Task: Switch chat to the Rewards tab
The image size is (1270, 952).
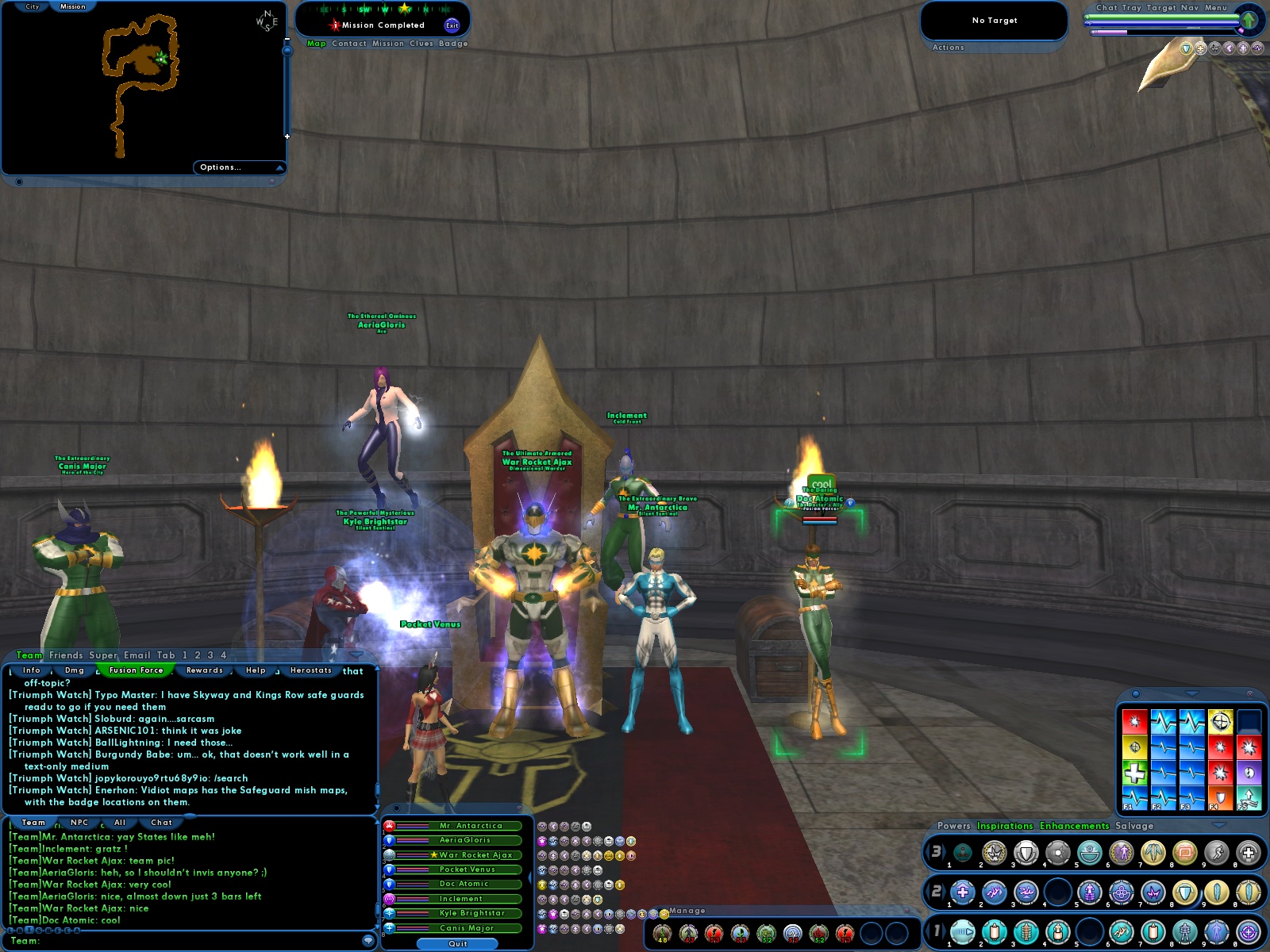Action: (205, 670)
